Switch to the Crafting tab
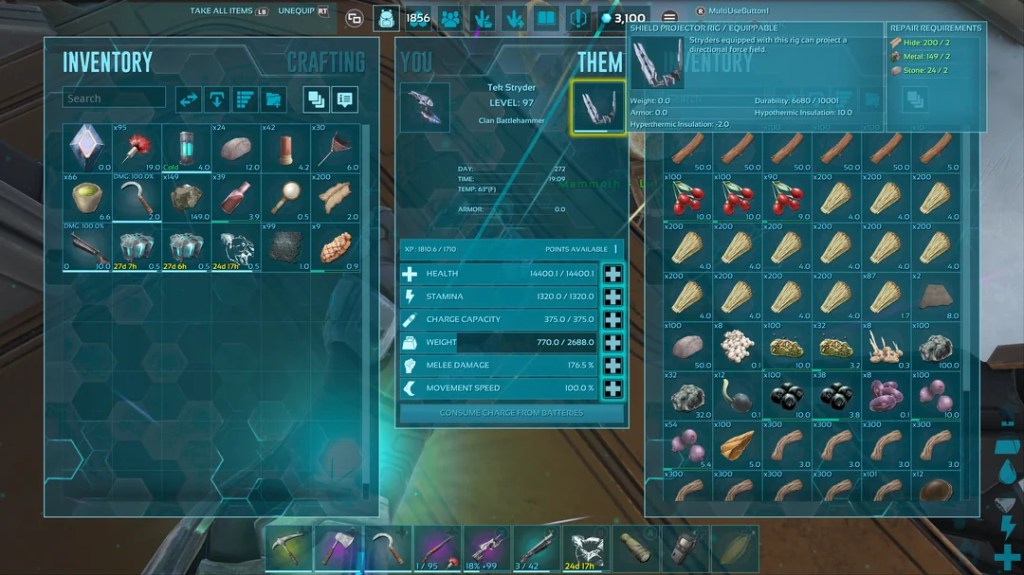Screen dimensions: 1024x575 pyautogui.click(x=325, y=62)
